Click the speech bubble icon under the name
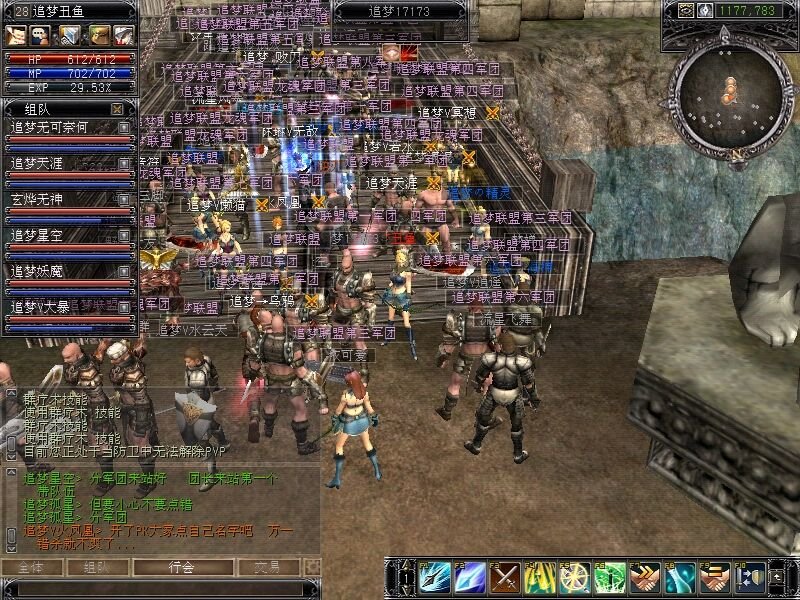800x600 pixels. coord(39,35)
